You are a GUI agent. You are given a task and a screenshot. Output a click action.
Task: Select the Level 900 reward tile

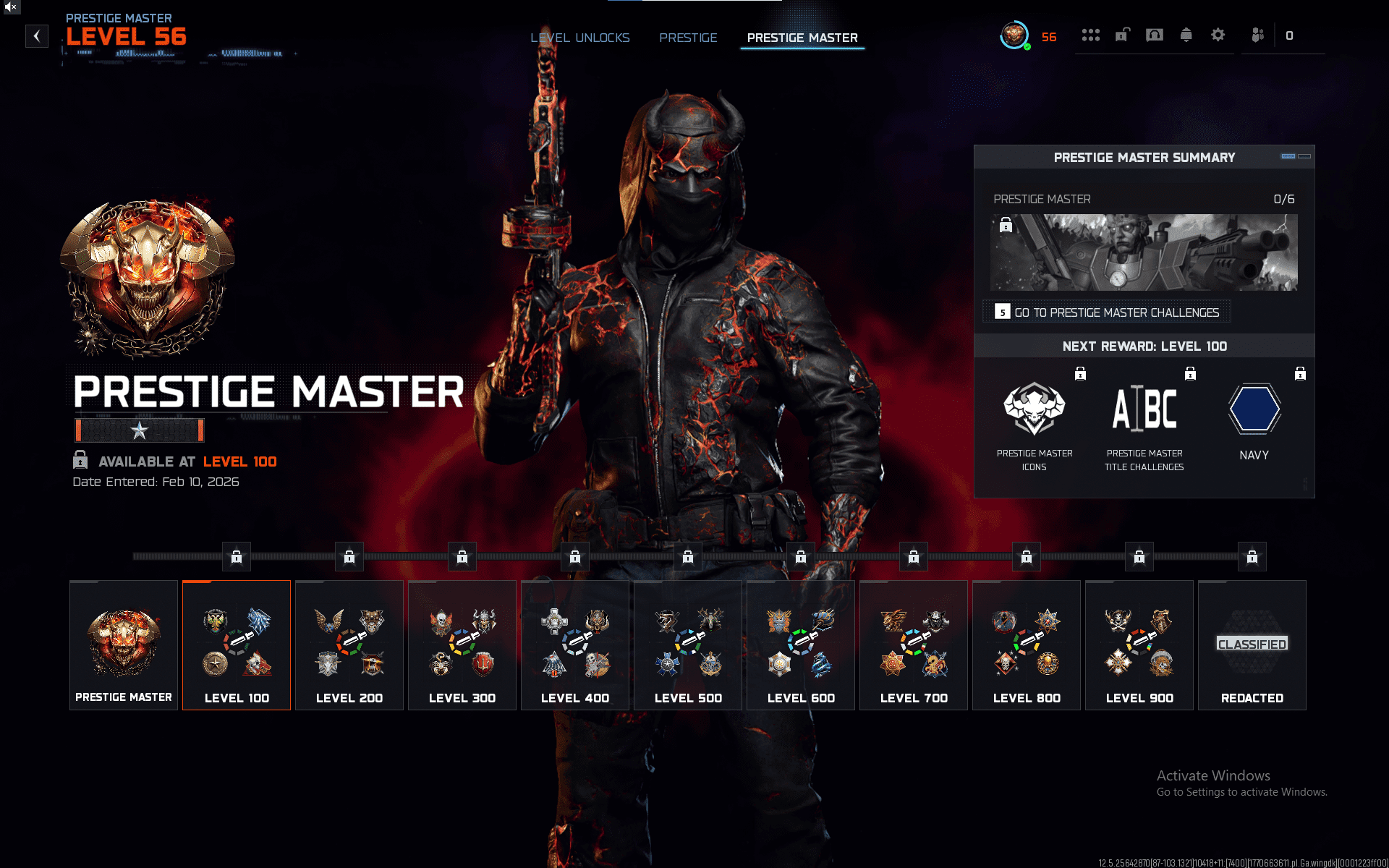pyautogui.click(x=1139, y=645)
